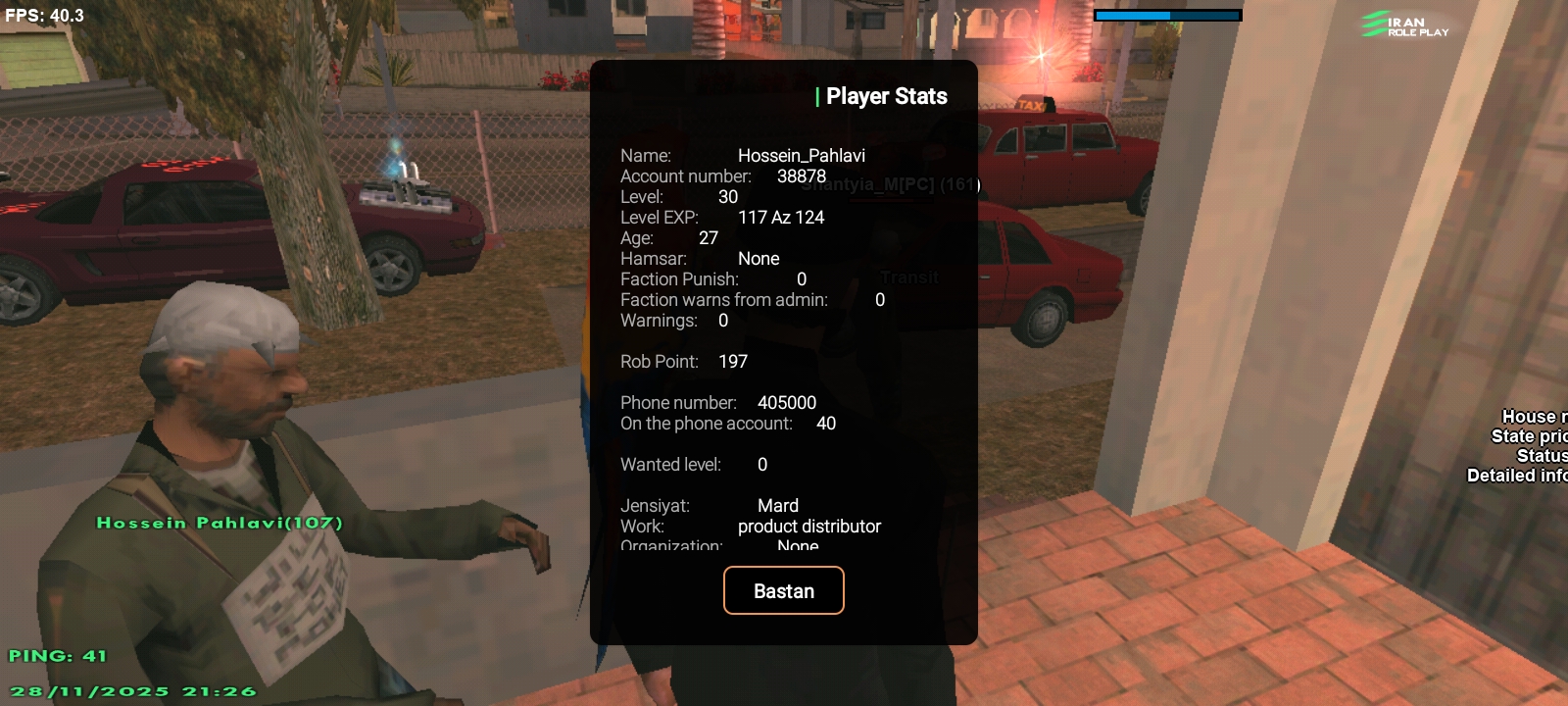Click the Iran Role Play logo

tap(1406, 25)
